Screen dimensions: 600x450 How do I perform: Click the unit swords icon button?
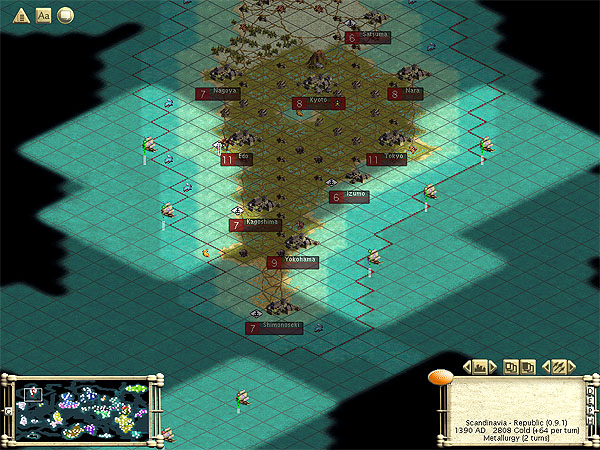[x=558, y=367]
